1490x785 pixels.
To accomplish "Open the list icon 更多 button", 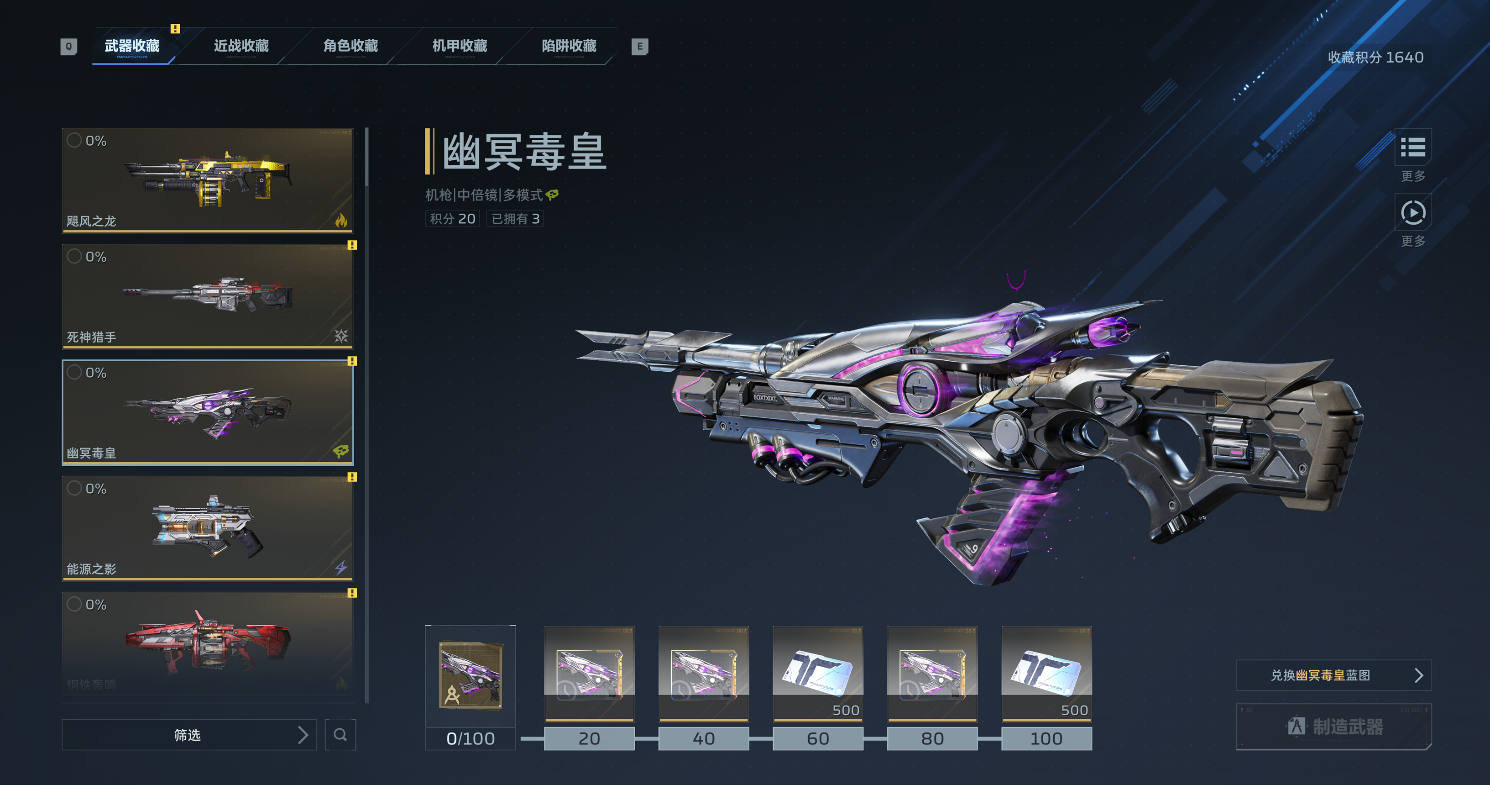I will click(x=1413, y=147).
